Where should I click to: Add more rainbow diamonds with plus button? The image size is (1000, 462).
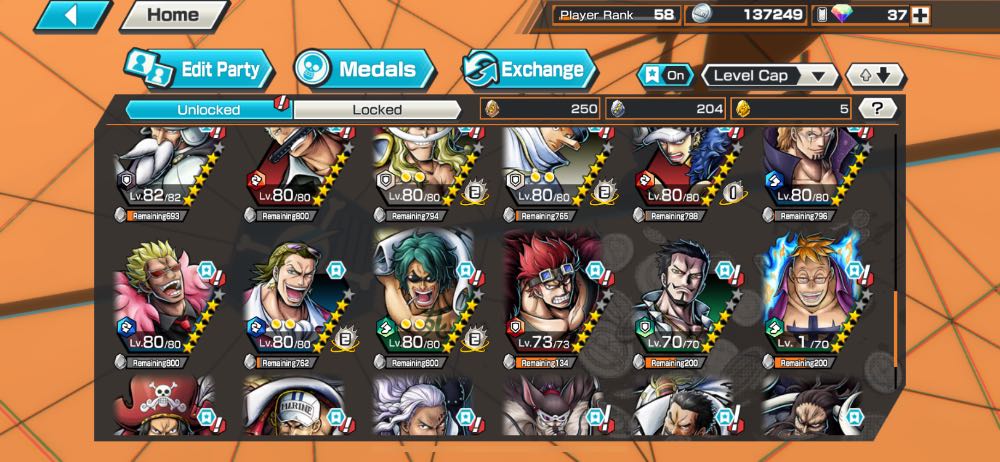pos(919,15)
